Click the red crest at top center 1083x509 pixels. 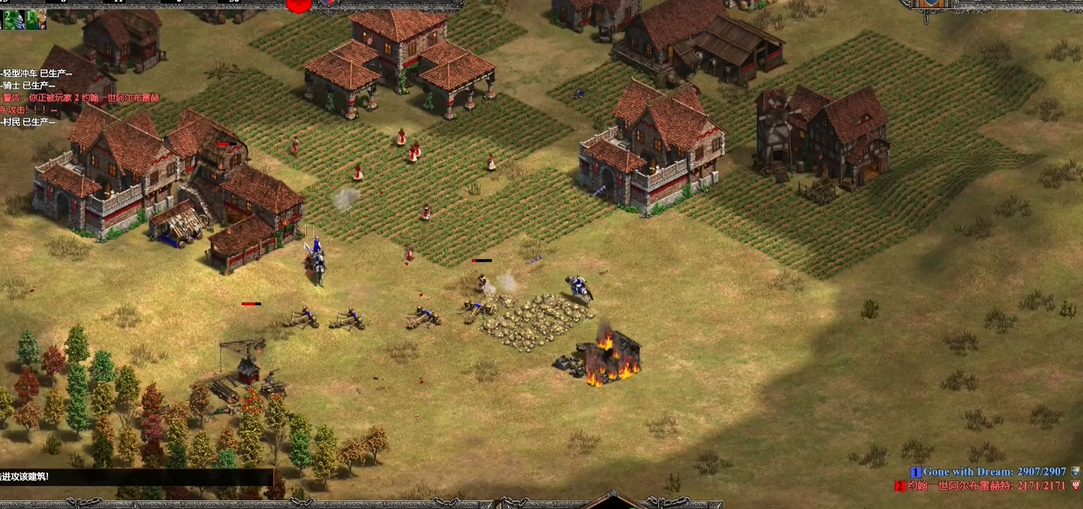pyautogui.click(x=298, y=5)
